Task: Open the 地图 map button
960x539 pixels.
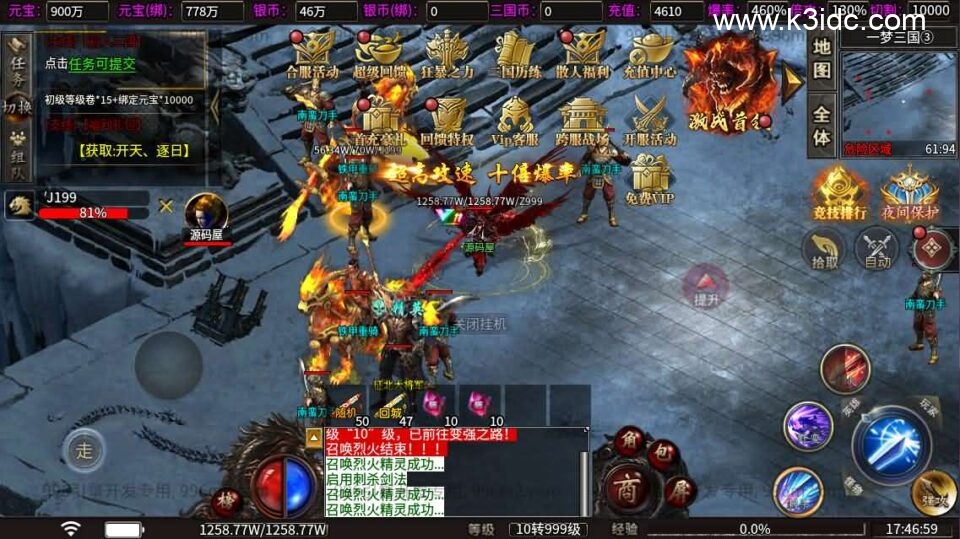Action: (x=821, y=58)
